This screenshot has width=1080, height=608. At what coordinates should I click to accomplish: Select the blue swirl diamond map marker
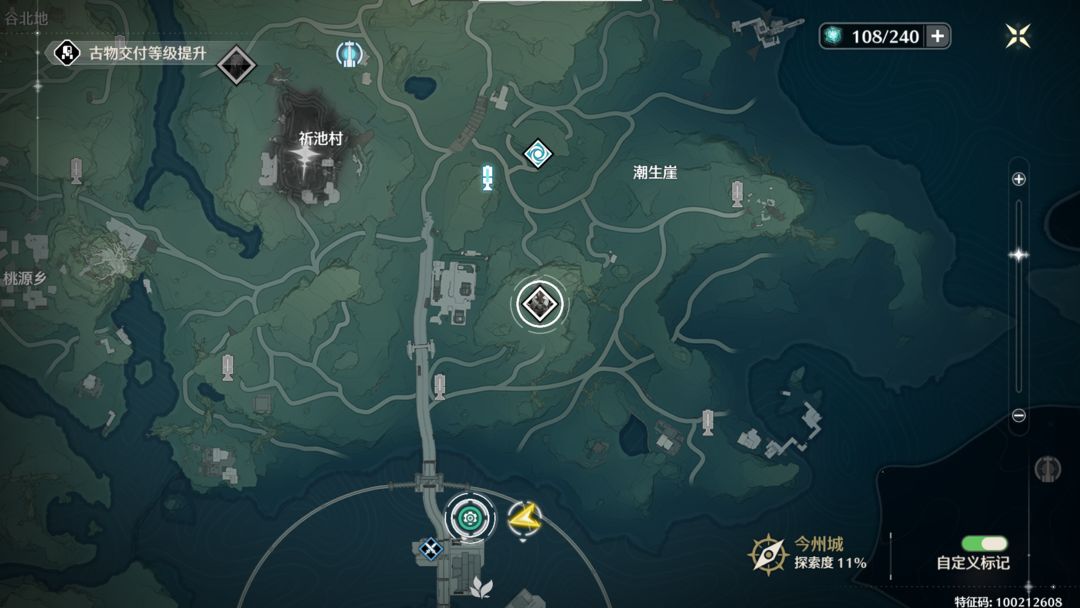pos(538,154)
